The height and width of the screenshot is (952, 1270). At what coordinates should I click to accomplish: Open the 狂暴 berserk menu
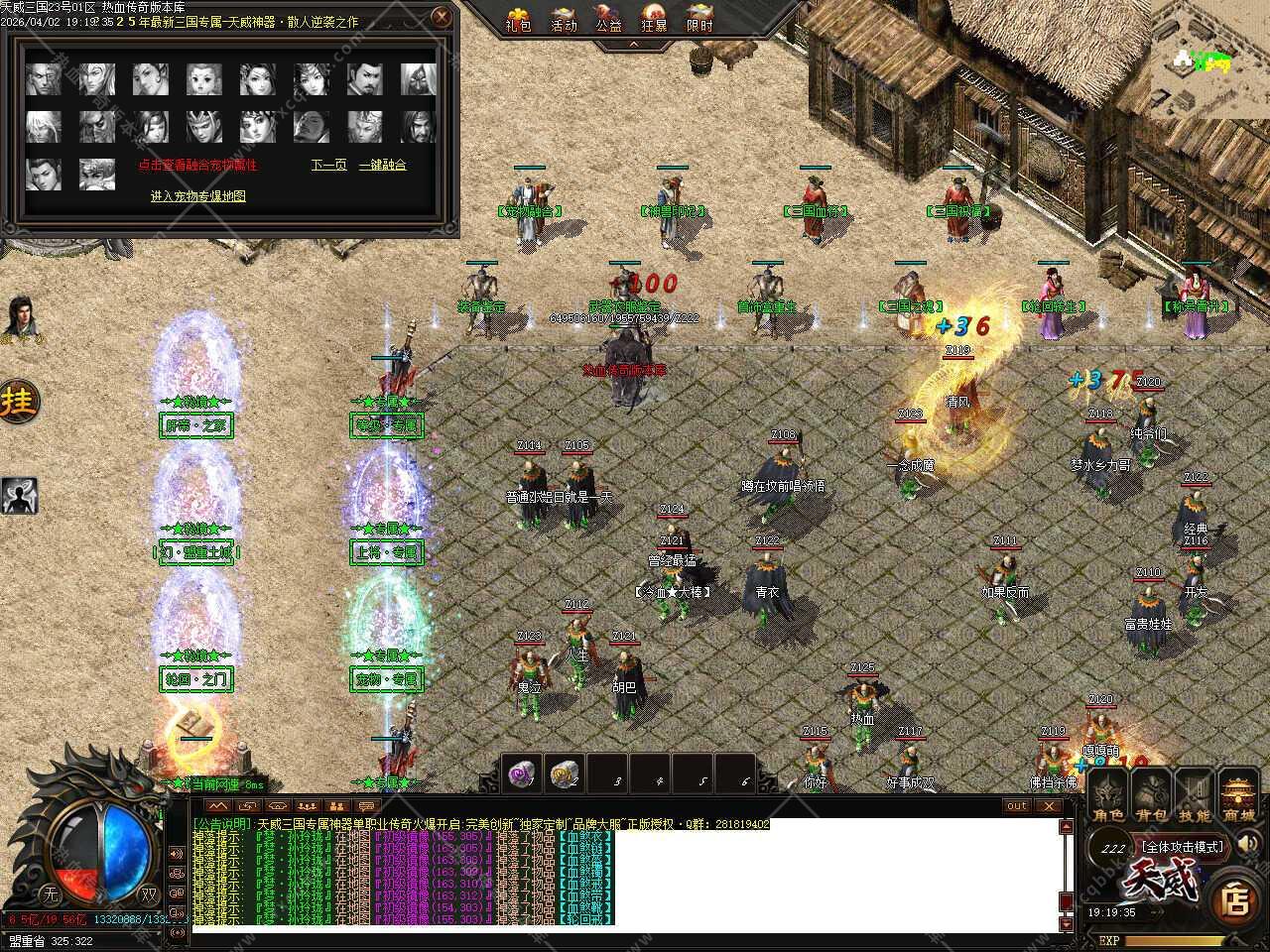click(654, 19)
